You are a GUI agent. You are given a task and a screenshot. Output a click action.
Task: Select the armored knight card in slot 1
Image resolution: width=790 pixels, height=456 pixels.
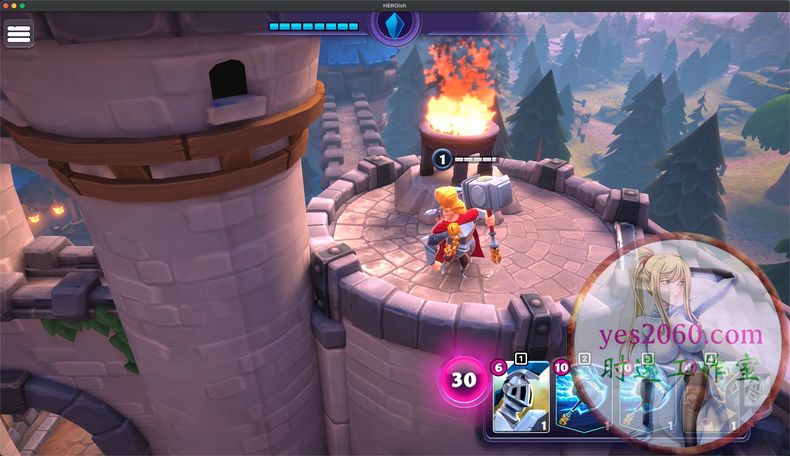click(x=520, y=397)
